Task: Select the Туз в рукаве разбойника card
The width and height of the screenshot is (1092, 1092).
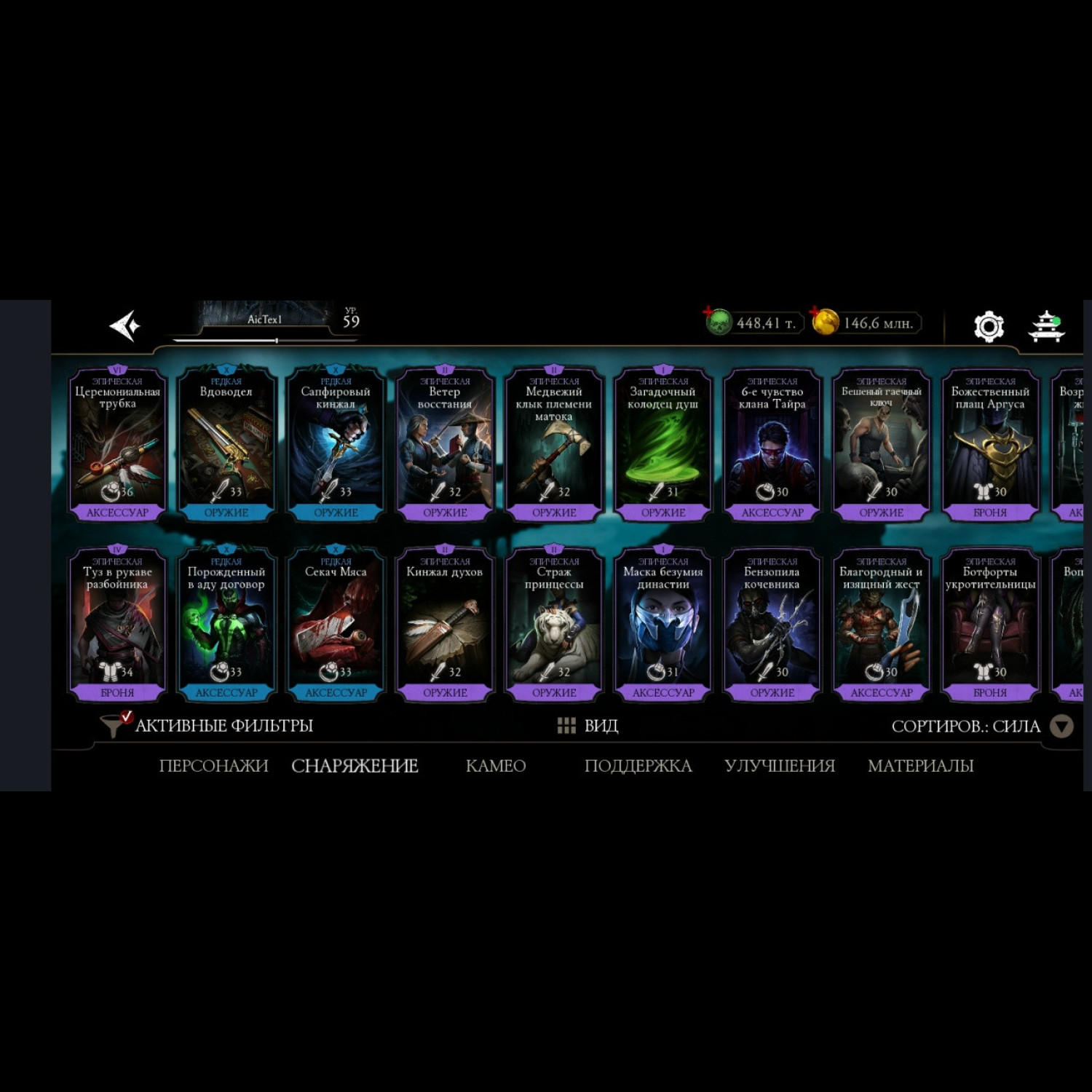Action: (117, 624)
